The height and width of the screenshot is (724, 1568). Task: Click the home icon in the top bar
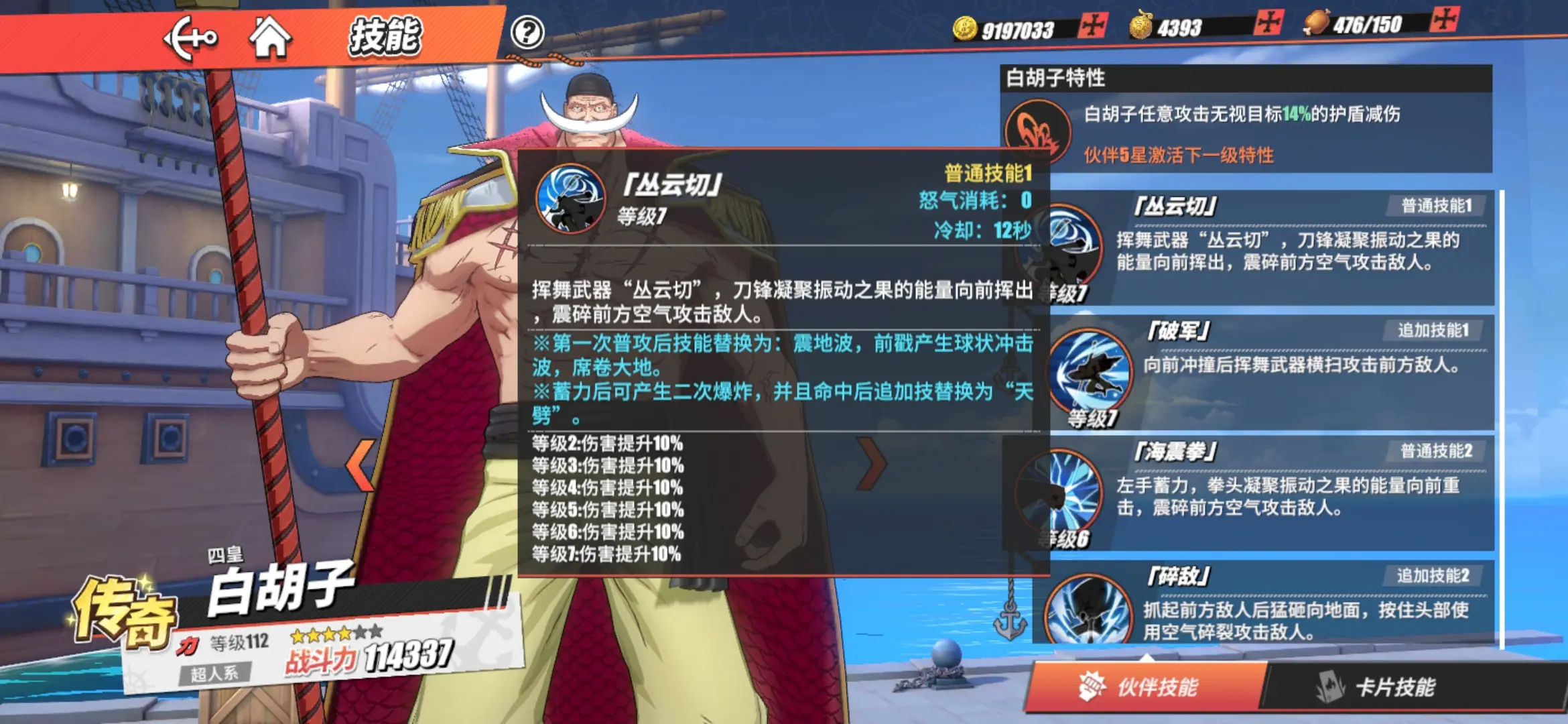(271, 39)
